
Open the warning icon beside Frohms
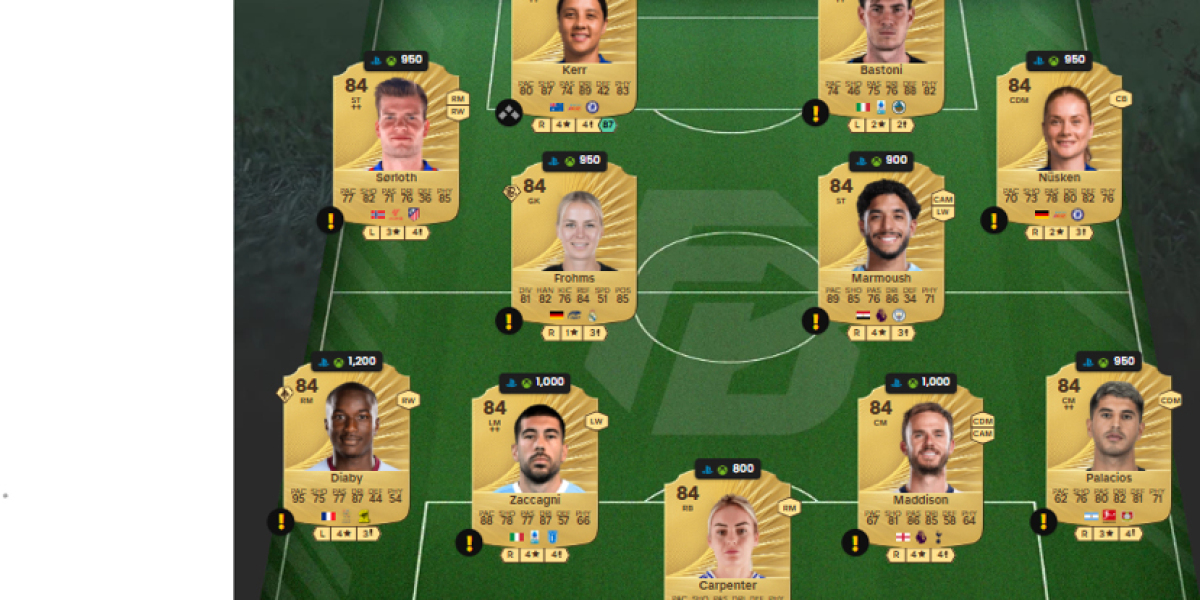coord(509,321)
